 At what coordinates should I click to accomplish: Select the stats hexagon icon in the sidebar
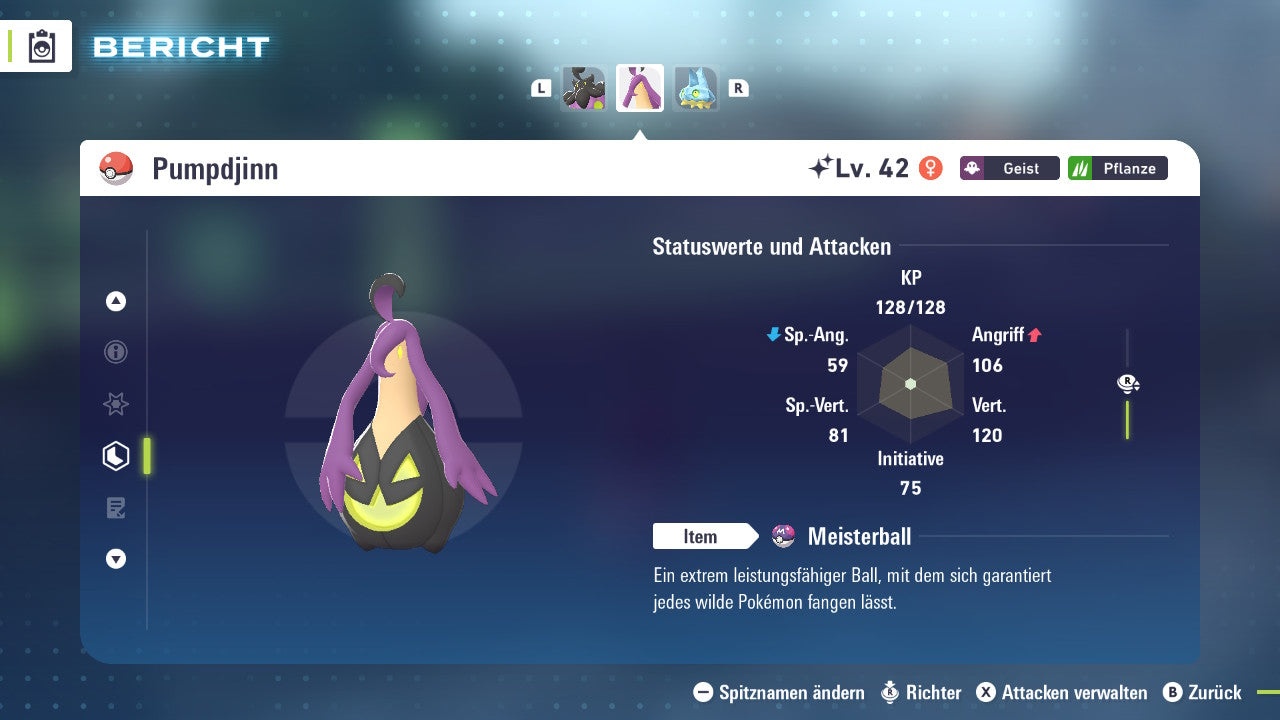(x=115, y=455)
